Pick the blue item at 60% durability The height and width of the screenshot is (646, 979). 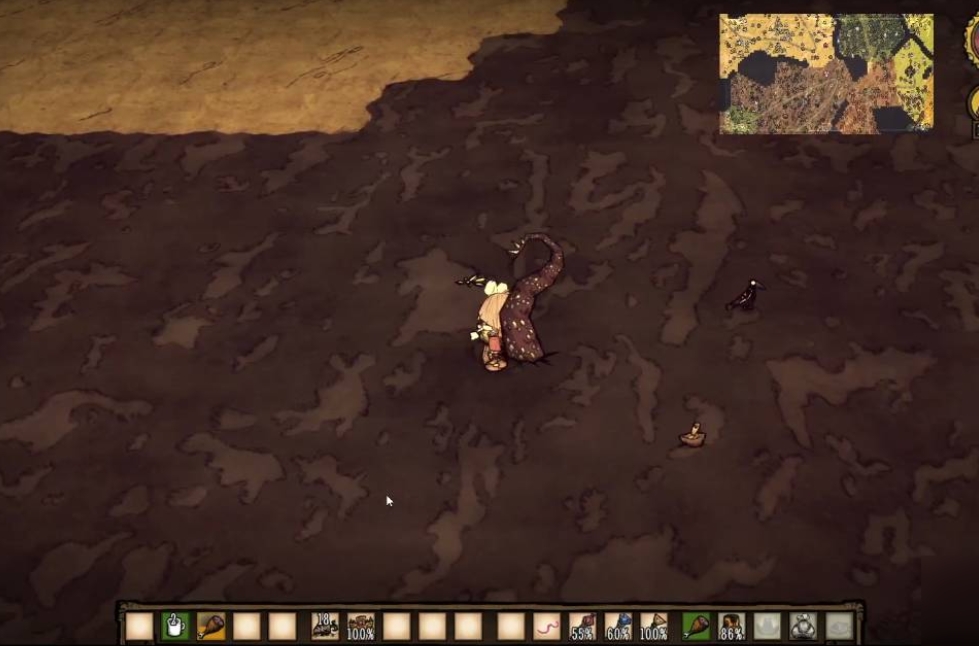[x=618, y=626]
